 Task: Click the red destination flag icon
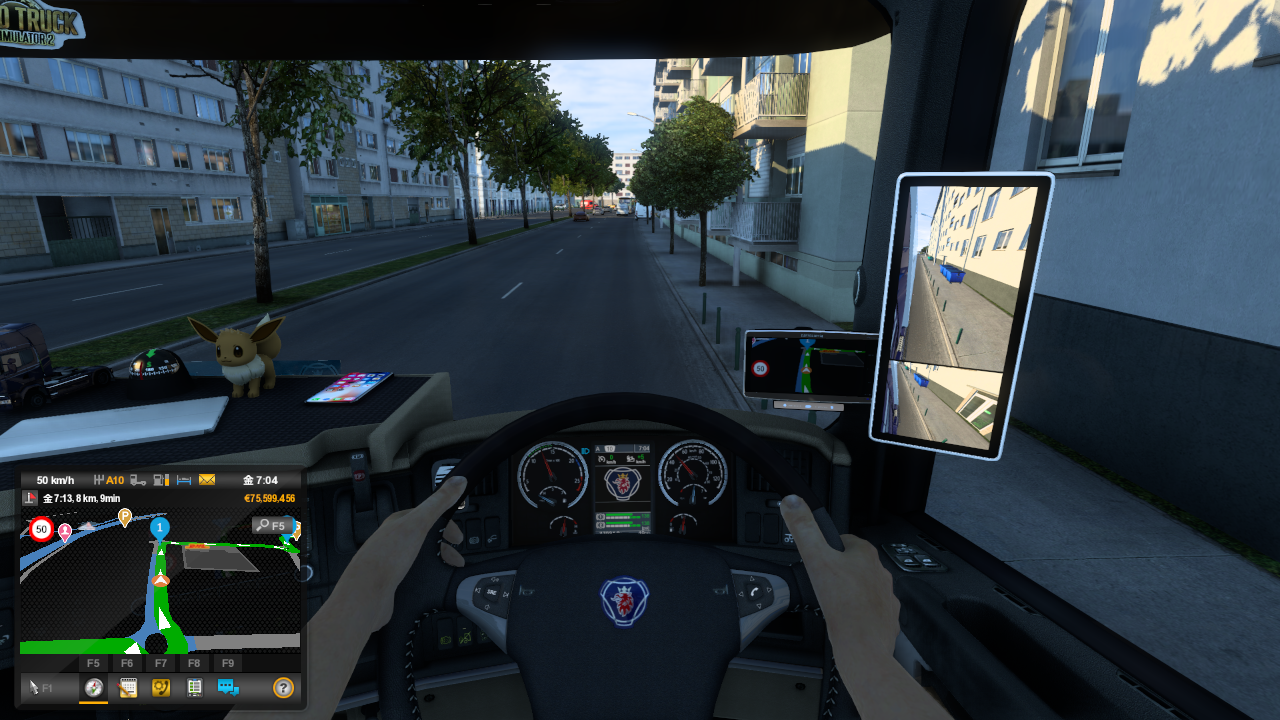[x=30, y=498]
